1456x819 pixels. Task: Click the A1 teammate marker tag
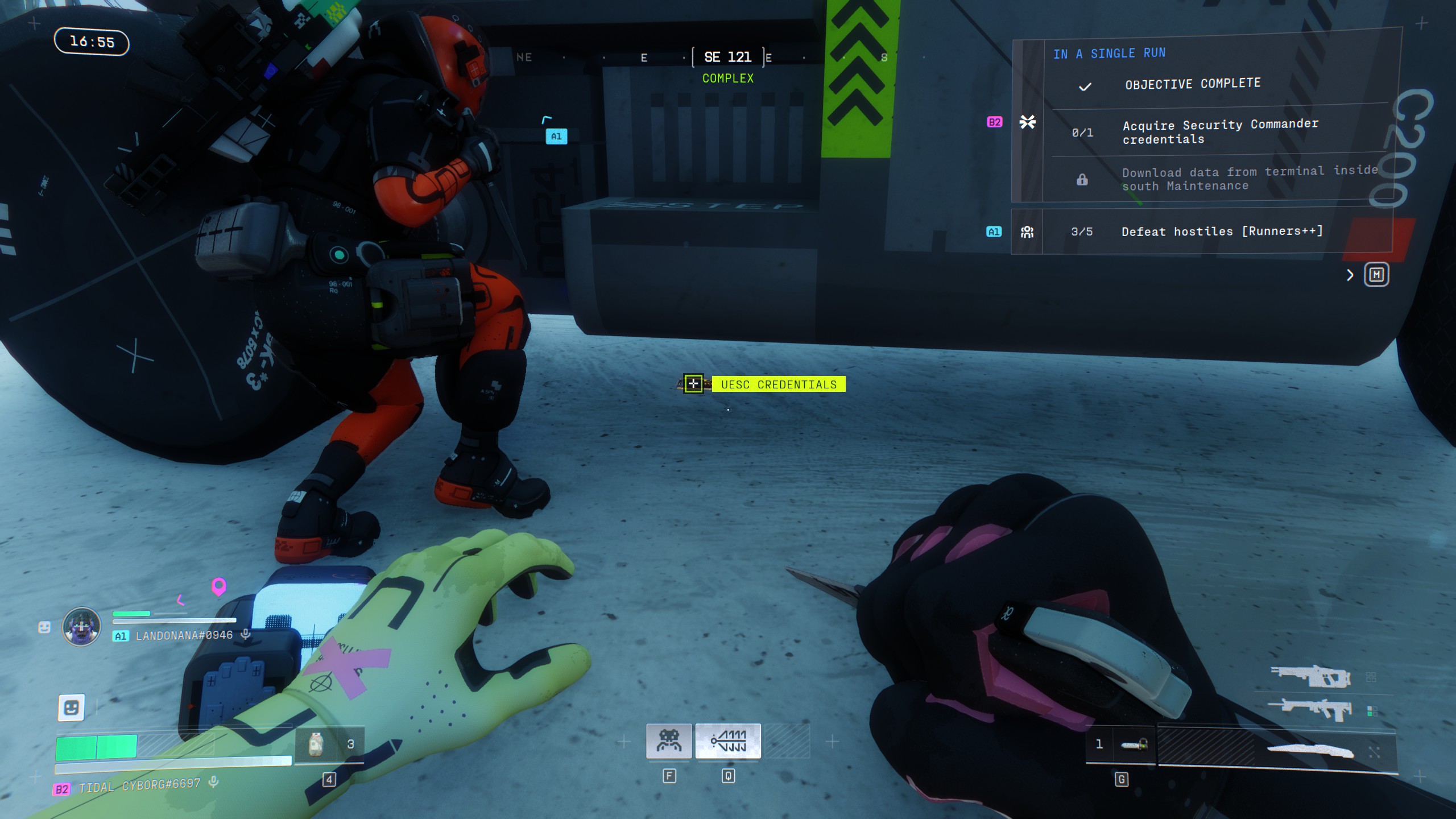[556, 136]
